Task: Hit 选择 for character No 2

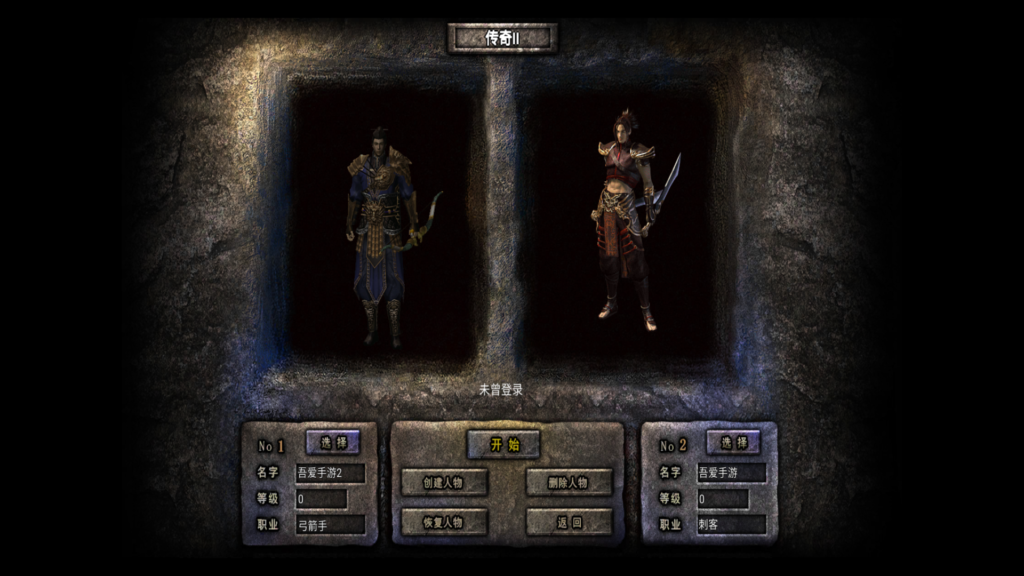Action: (733, 442)
